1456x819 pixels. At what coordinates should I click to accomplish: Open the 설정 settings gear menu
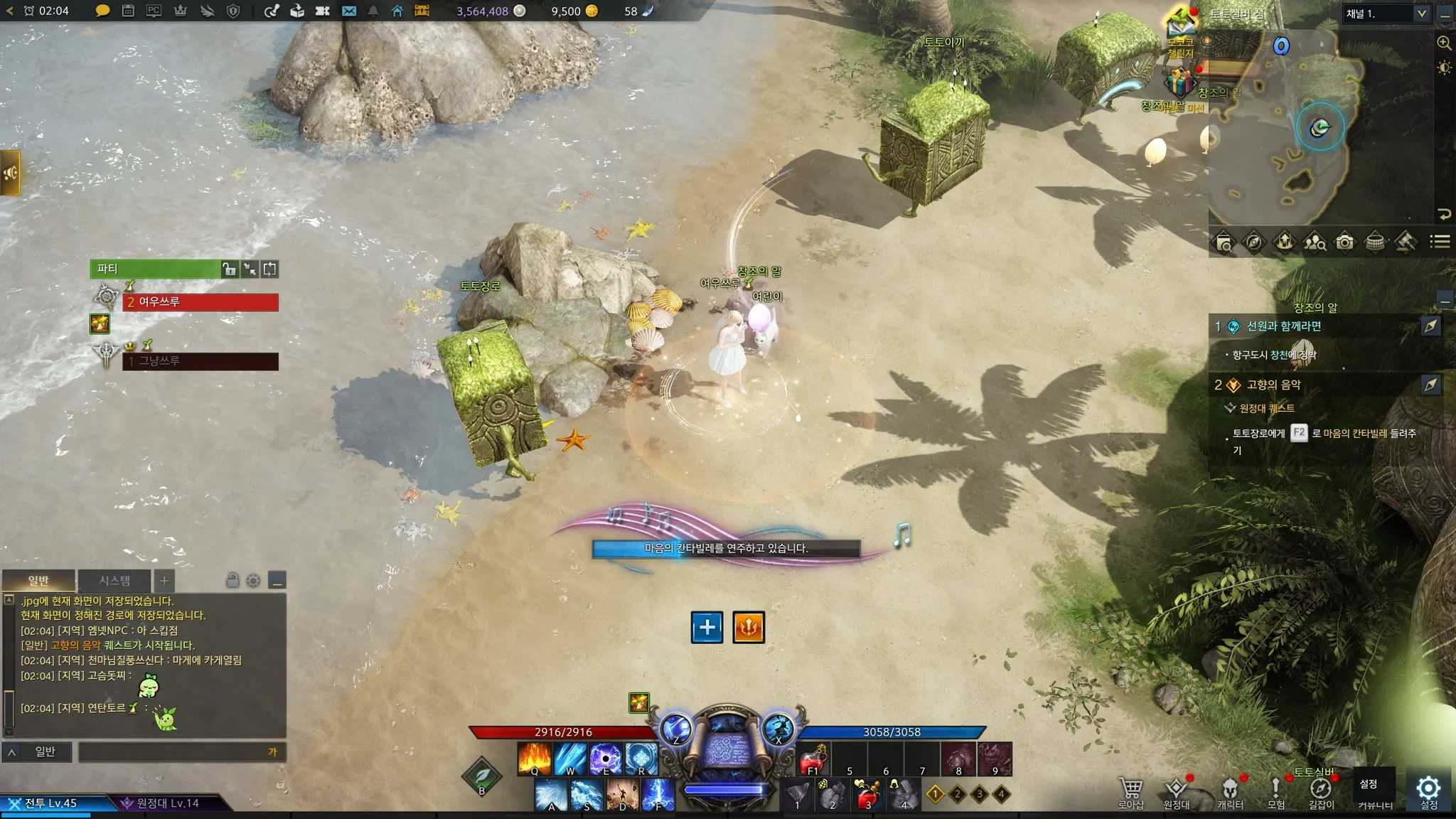click(1428, 788)
